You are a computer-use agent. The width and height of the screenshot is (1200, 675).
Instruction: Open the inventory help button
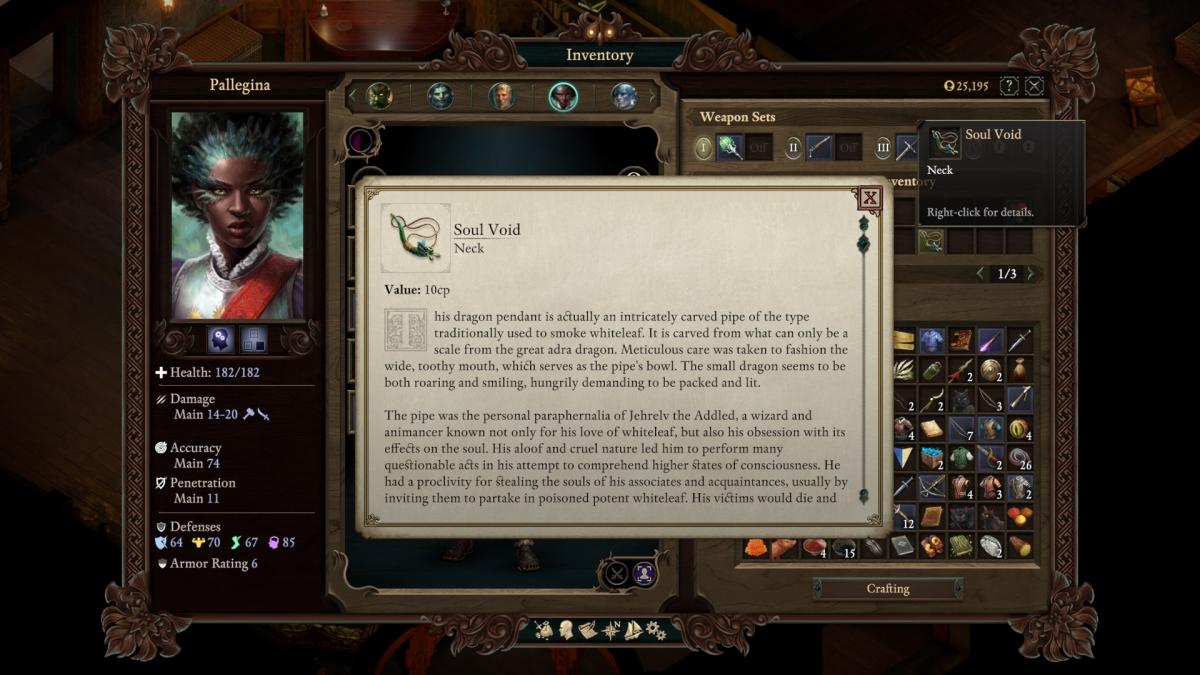coord(1009,86)
